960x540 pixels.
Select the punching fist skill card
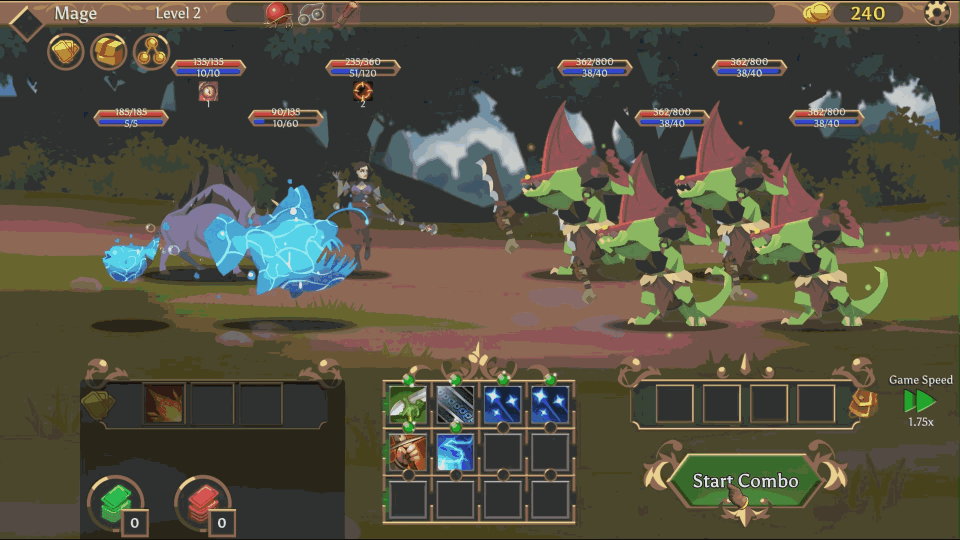tap(408, 452)
